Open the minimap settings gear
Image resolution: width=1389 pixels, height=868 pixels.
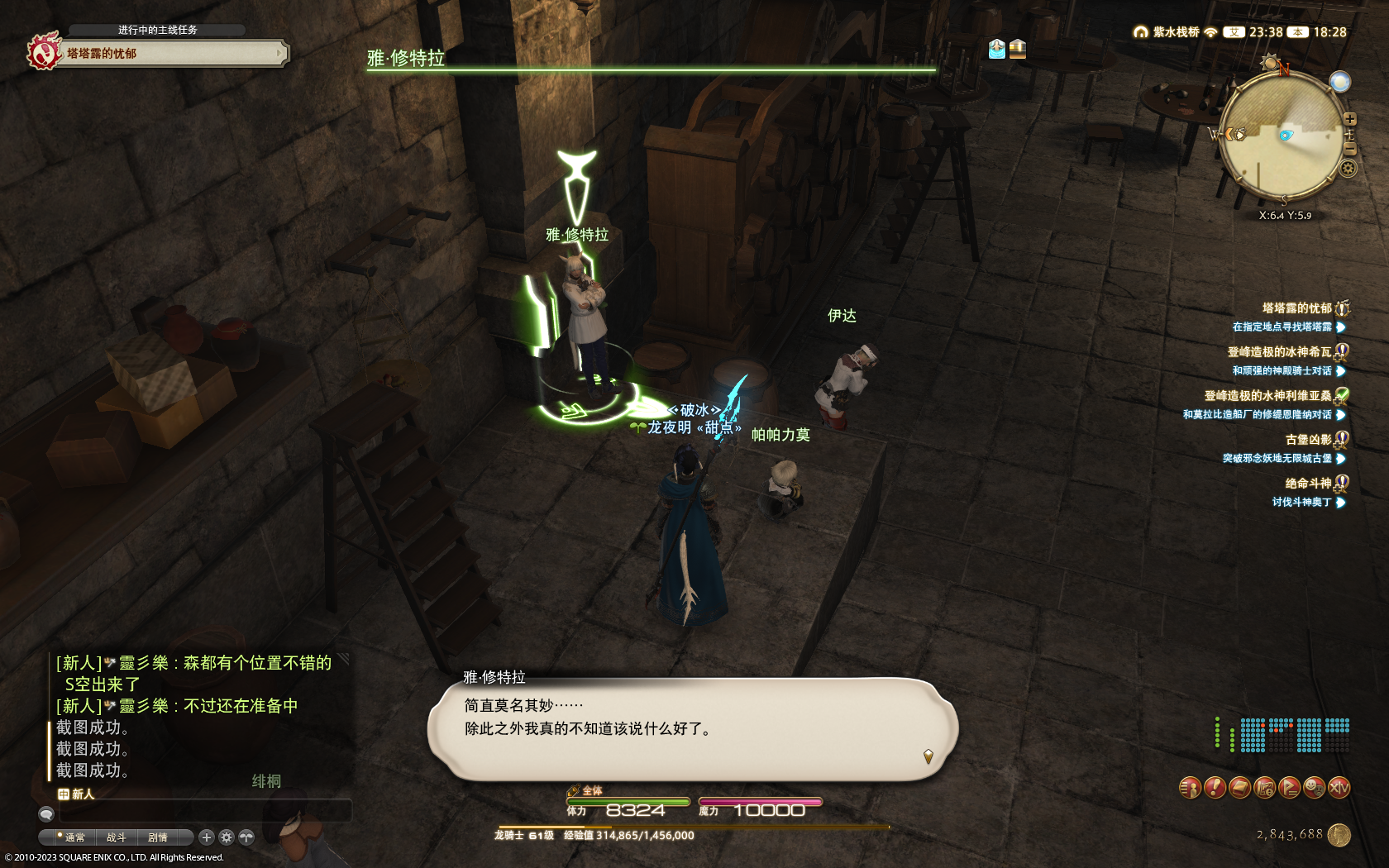(x=1348, y=169)
